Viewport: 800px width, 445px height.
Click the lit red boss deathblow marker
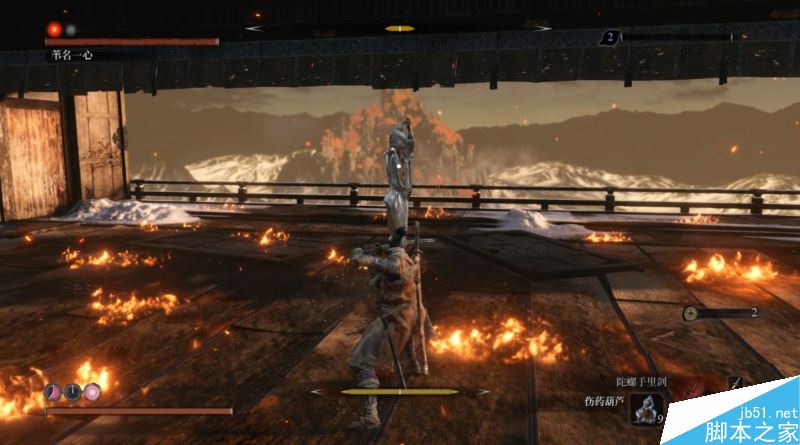coord(53,29)
